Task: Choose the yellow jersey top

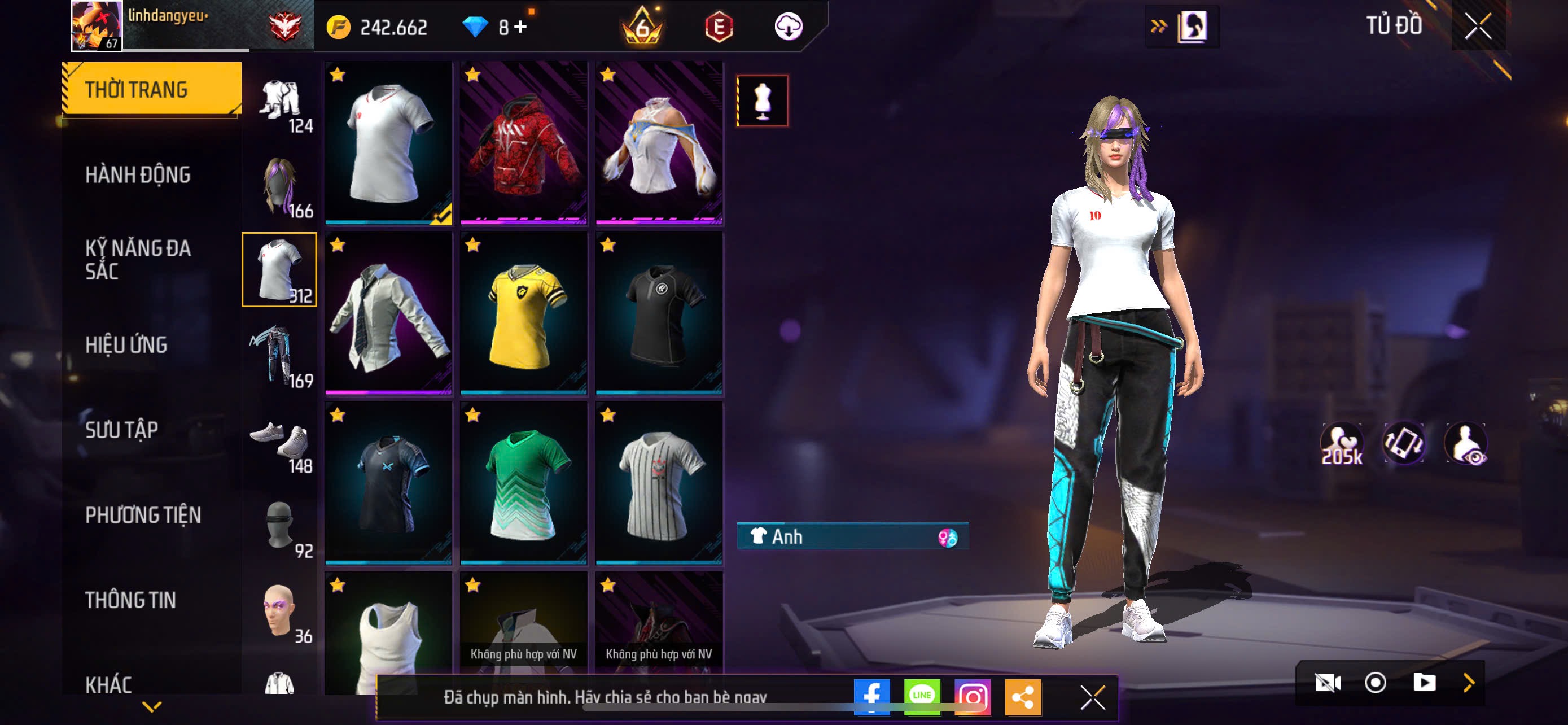Action: coord(523,313)
